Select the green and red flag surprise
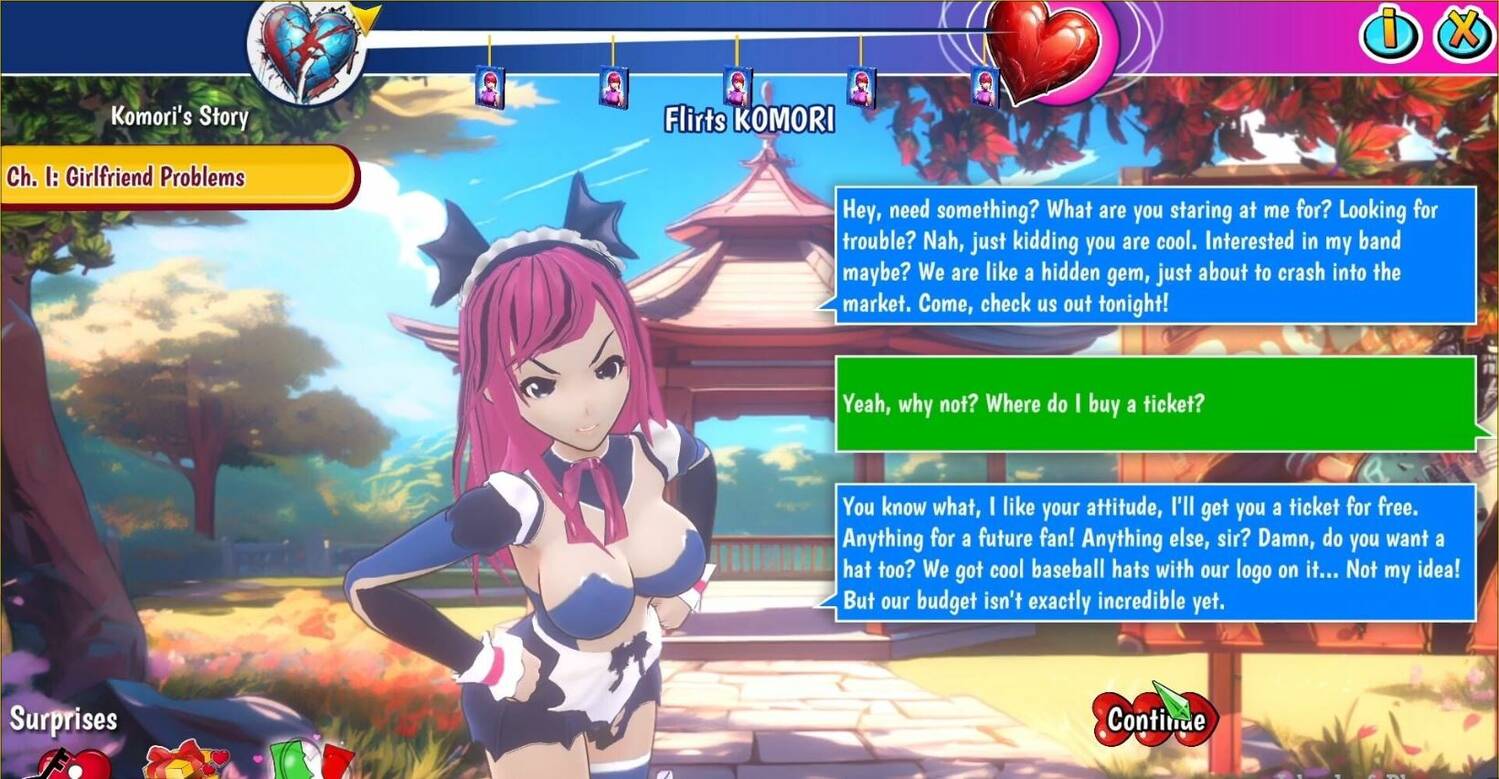Screen dimensions: 1499x779 [x=310, y=762]
